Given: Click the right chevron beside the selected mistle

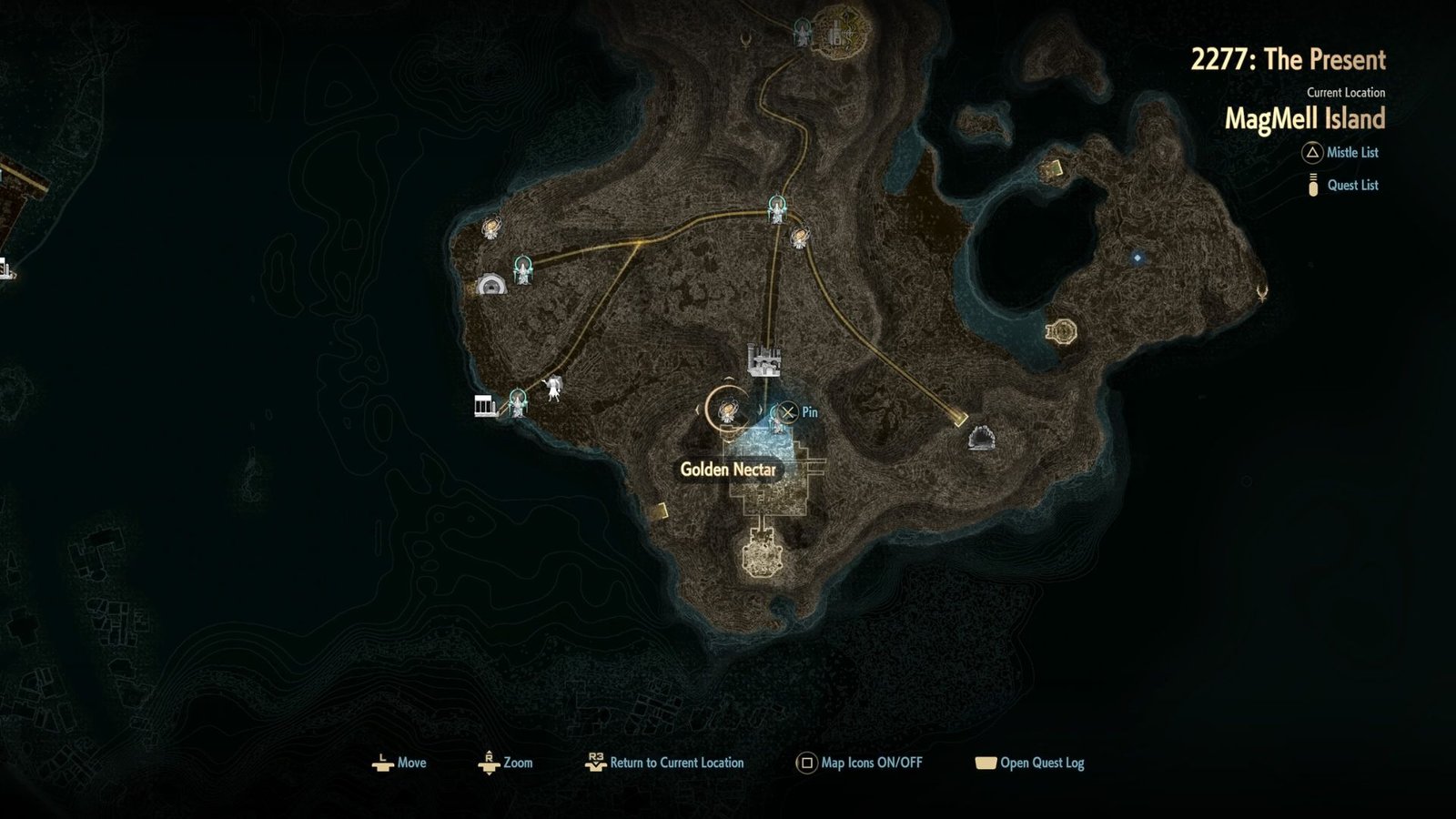Looking at the screenshot, I should pyautogui.click(x=761, y=409).
